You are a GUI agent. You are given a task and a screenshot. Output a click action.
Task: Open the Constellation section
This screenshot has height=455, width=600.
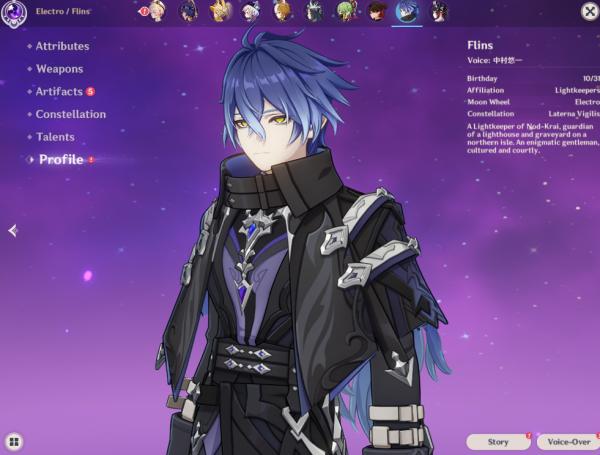(70, 115)
